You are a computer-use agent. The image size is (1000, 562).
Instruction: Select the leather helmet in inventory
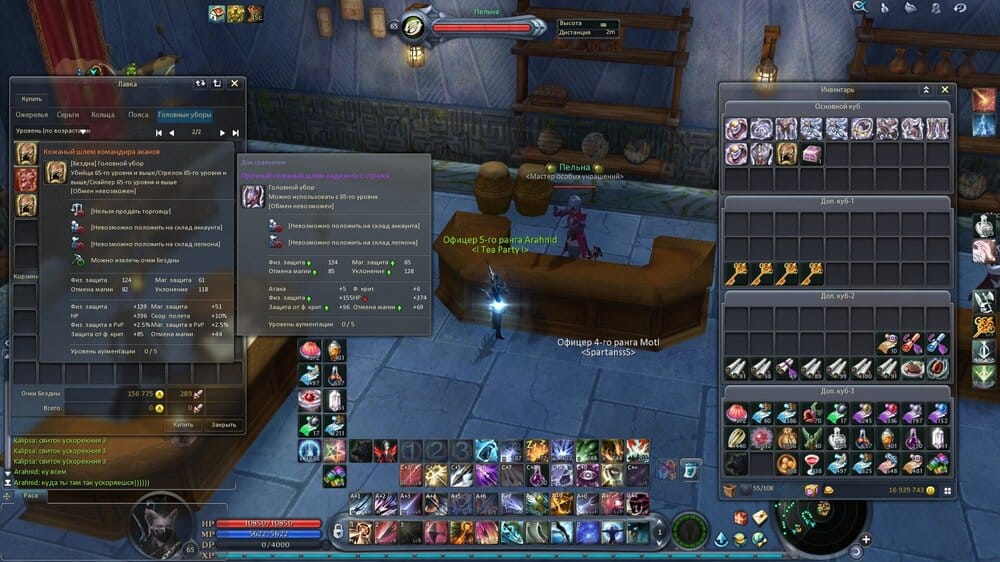click(x=786, y=153)
